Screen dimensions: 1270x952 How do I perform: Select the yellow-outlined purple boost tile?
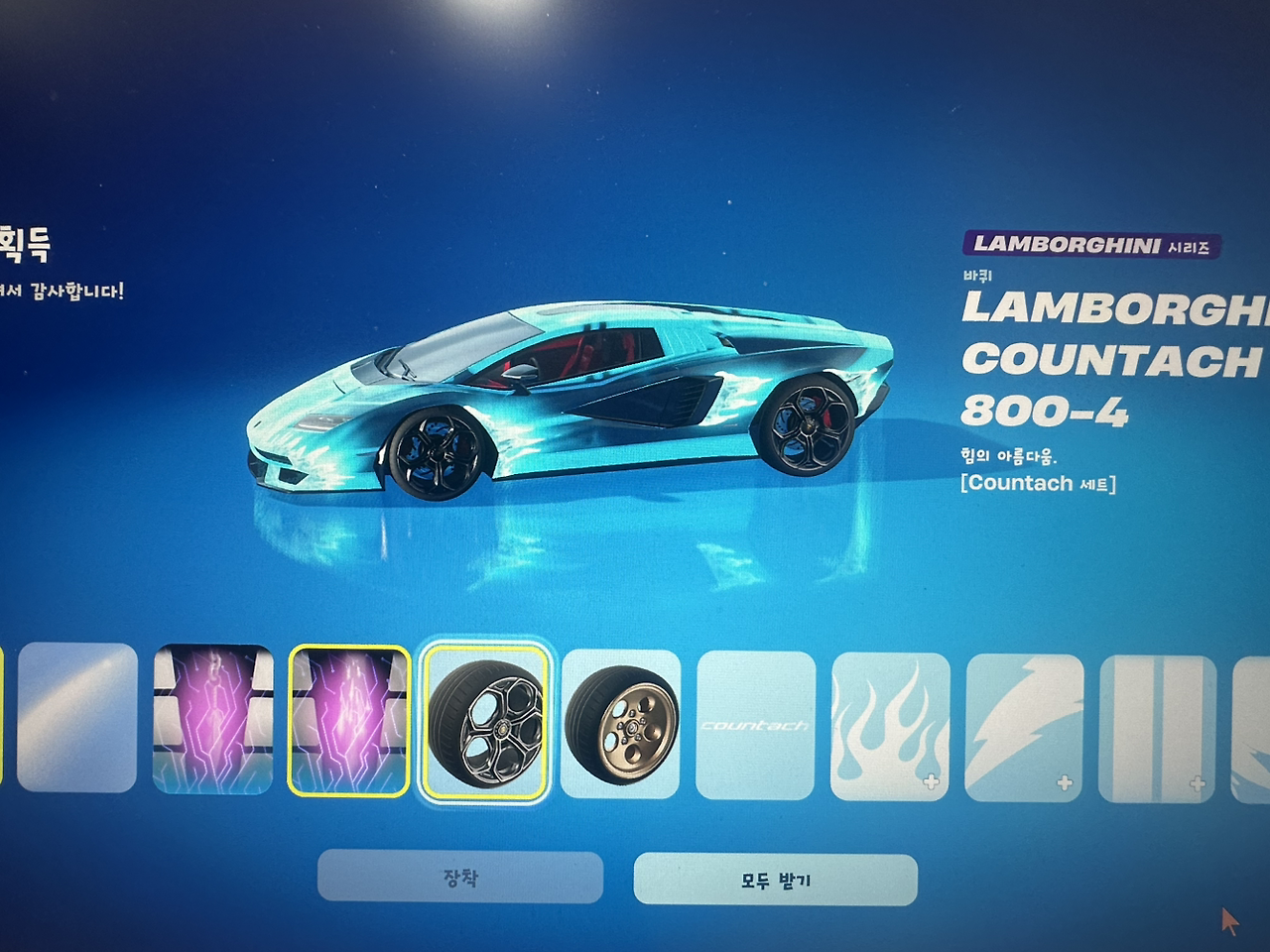[x=349, y=720]
